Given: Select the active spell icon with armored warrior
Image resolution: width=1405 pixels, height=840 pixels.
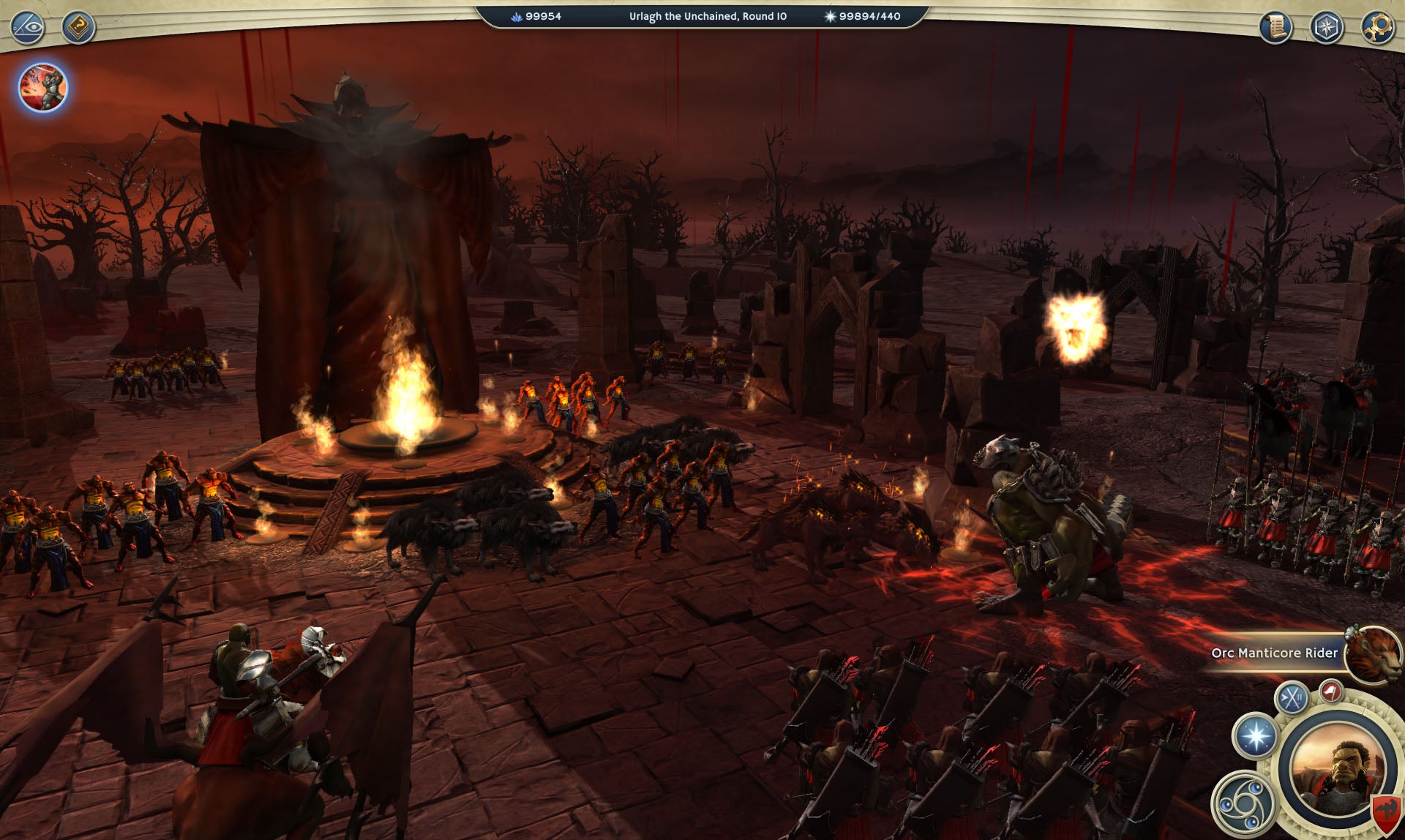Looking at the screenshot, I should pos(42,87).
